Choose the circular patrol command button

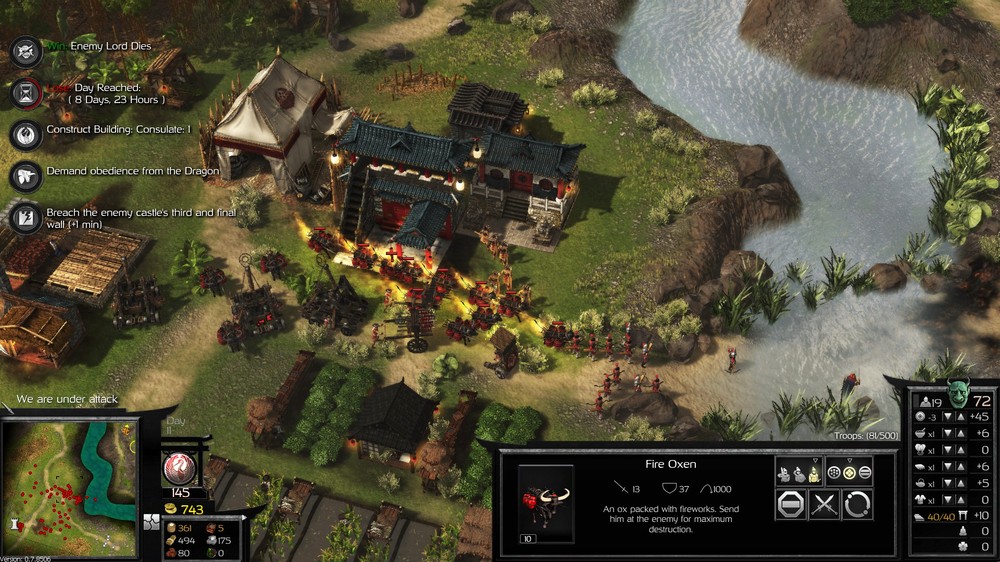point(857,504)
